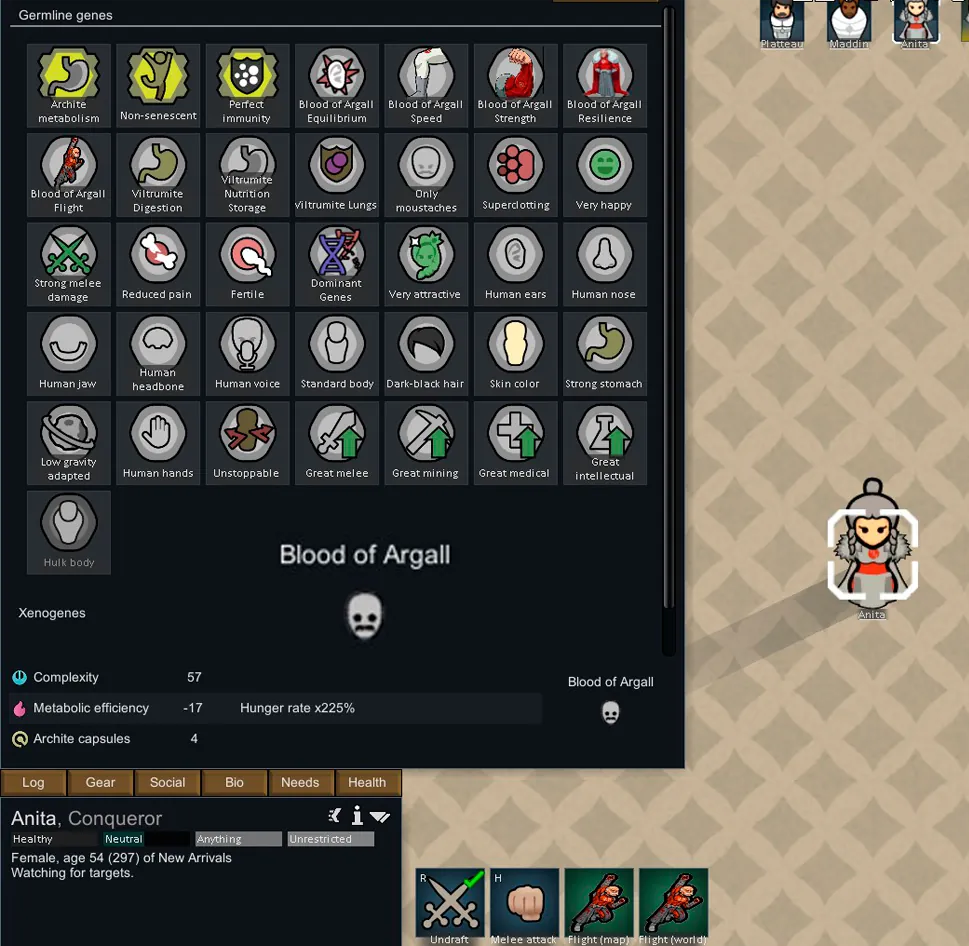Open the Social tab
Screen dimensions: 969x946
167,782
